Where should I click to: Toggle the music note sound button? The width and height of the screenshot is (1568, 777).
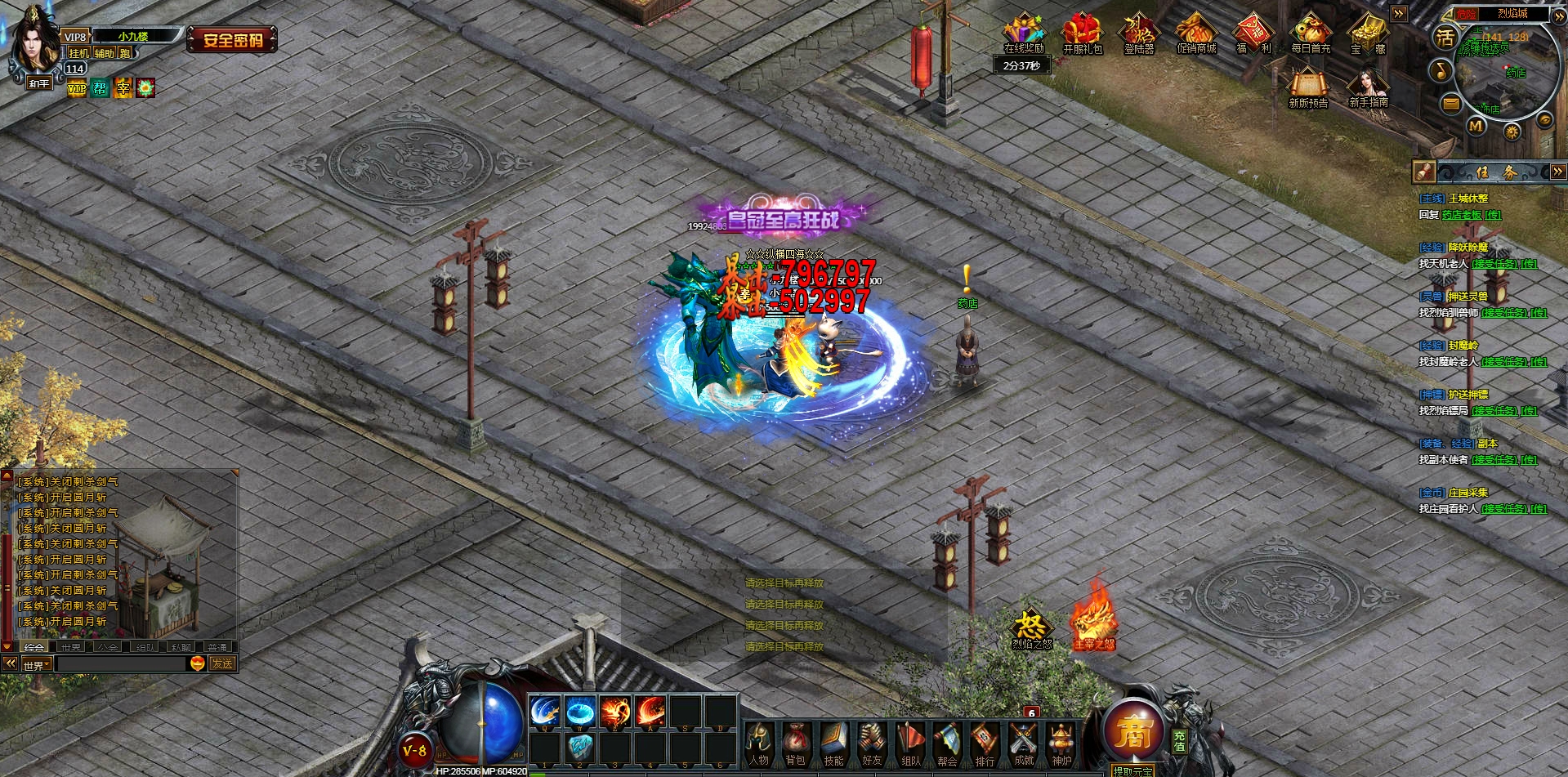1441,71
